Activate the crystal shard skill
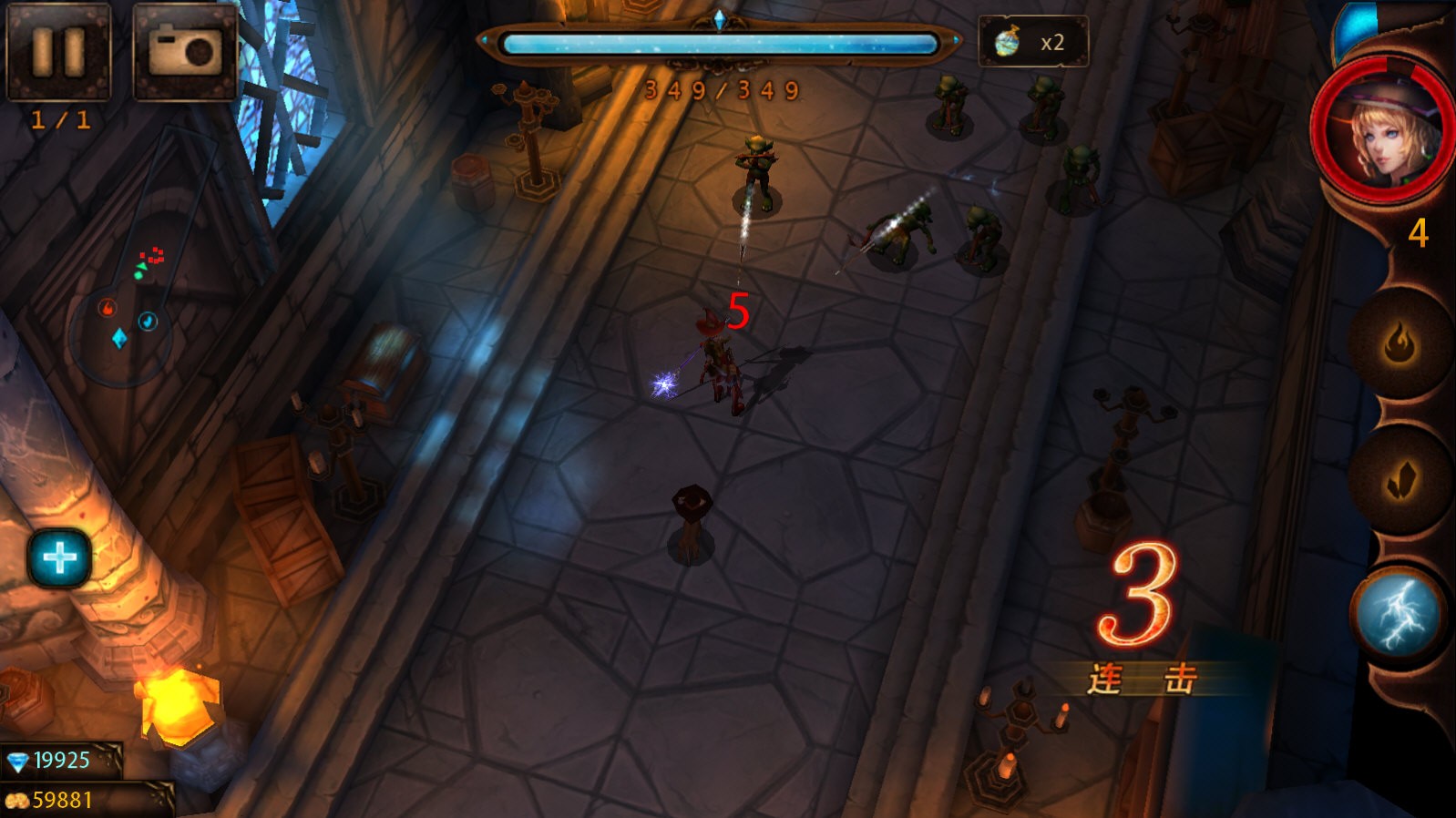The height and width of the screenshot is (818, 1456). coord(1399,480)
